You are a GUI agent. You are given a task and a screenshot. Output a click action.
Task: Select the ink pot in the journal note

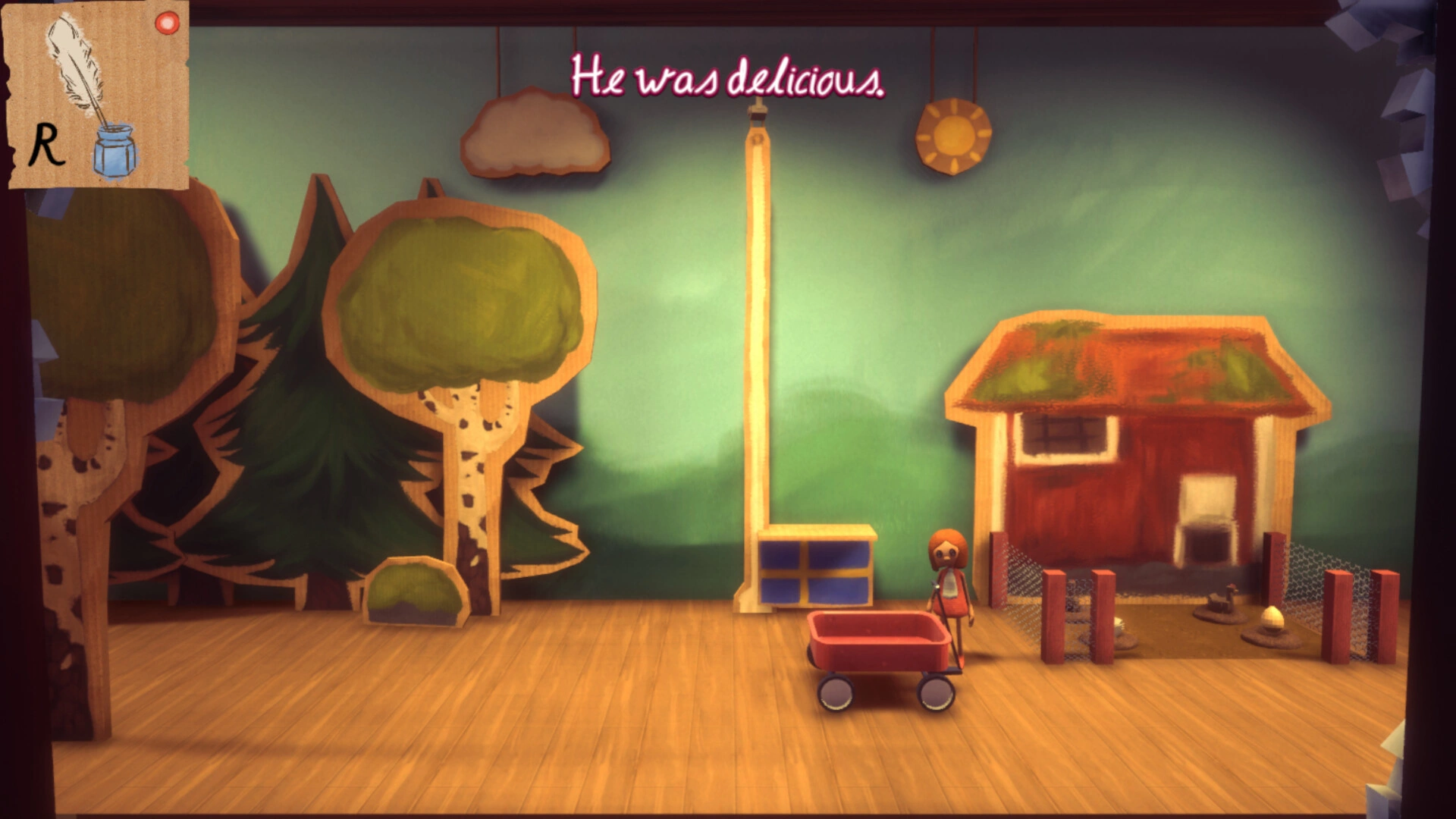pyautogui.click(x=115, y=149)
